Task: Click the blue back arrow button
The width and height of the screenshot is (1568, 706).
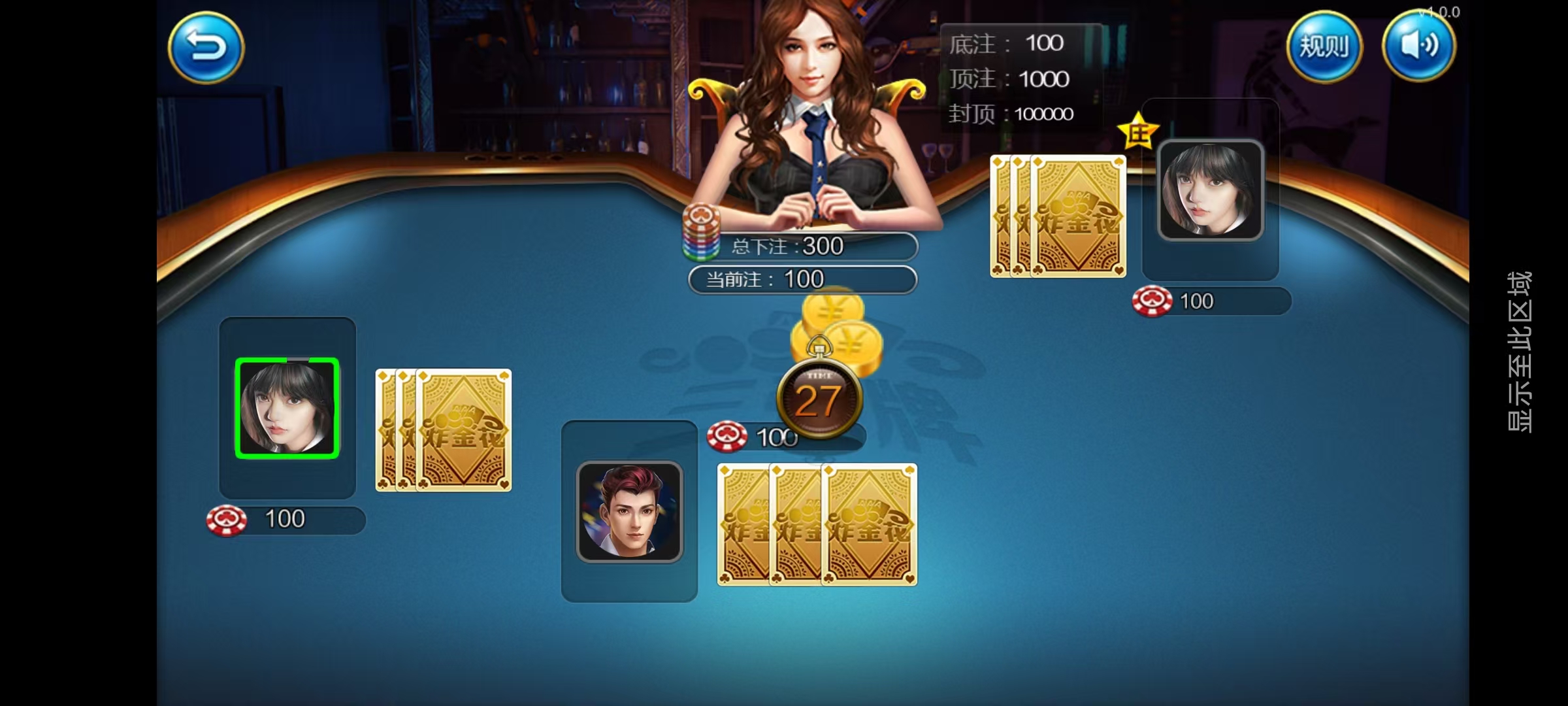Action: coord(206,47)
